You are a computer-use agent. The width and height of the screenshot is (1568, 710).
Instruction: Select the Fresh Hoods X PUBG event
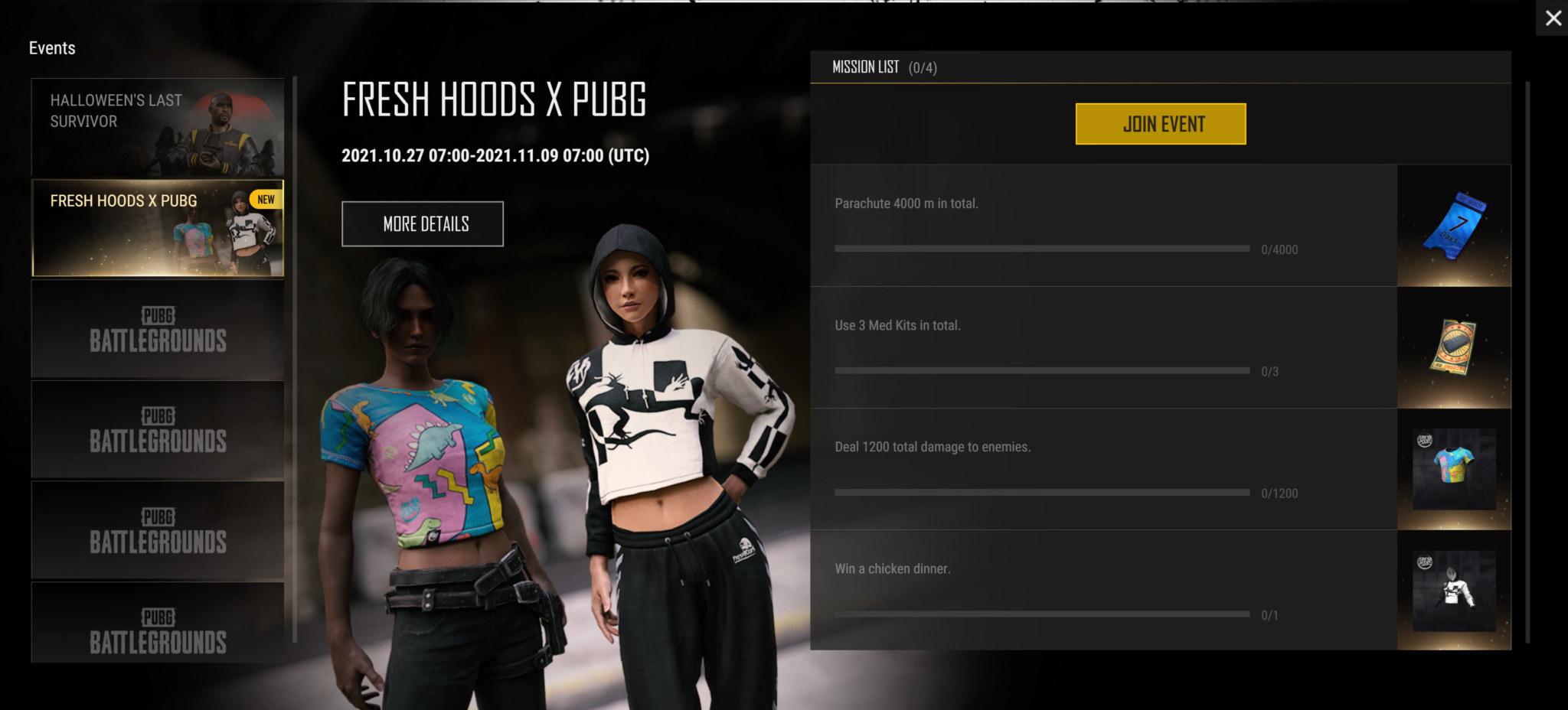point(158,228)
